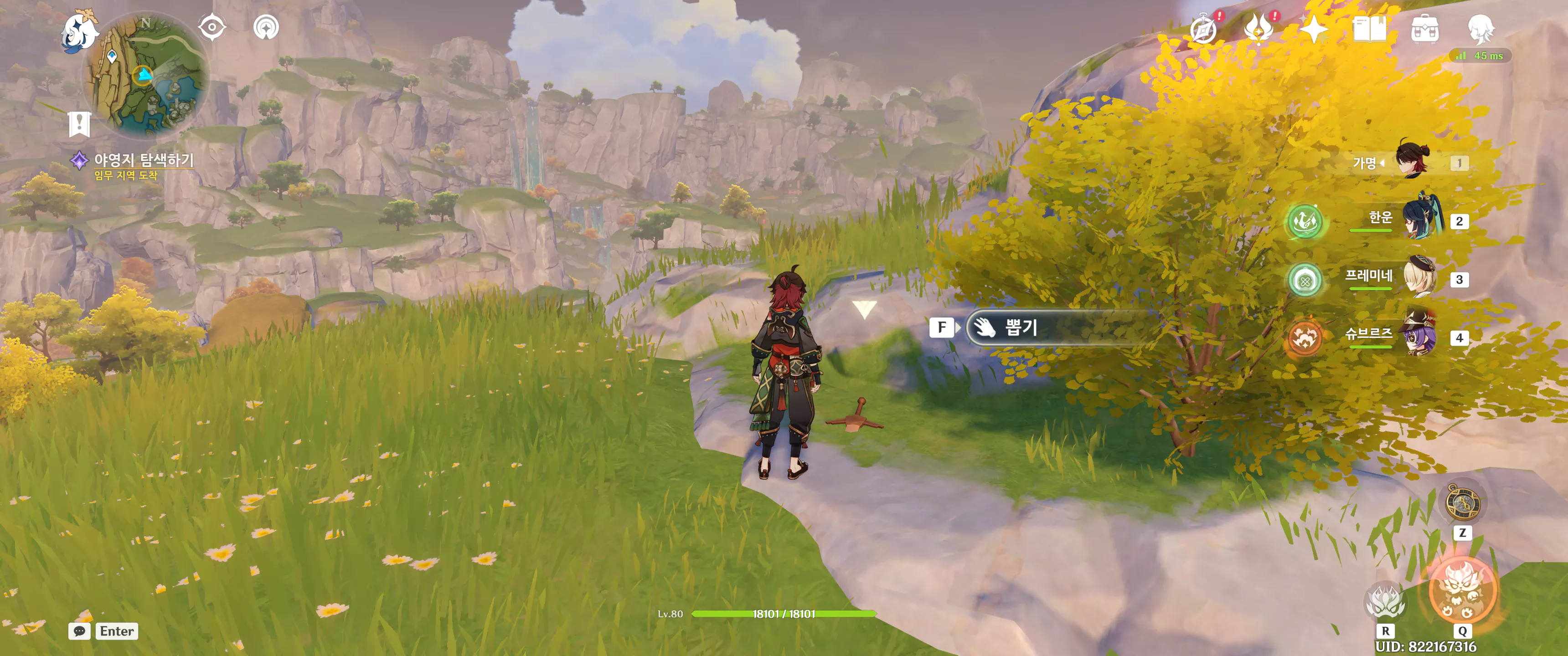Open the signal beacon icon beside the minimap
This screenshot has height=656, width=1568.
pos(266,27)
